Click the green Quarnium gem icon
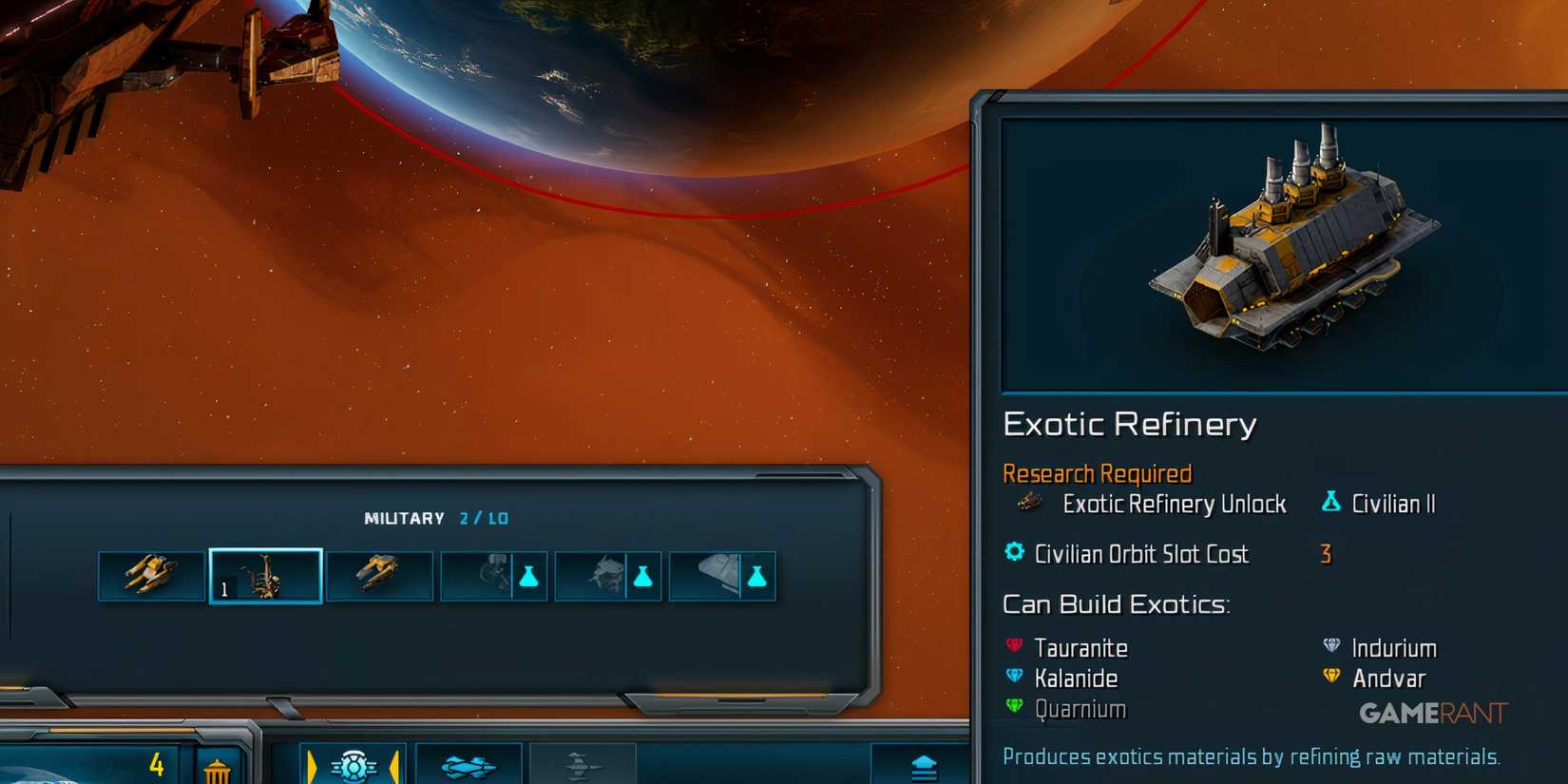The image size is (1568, 784). pos(1013,708)
